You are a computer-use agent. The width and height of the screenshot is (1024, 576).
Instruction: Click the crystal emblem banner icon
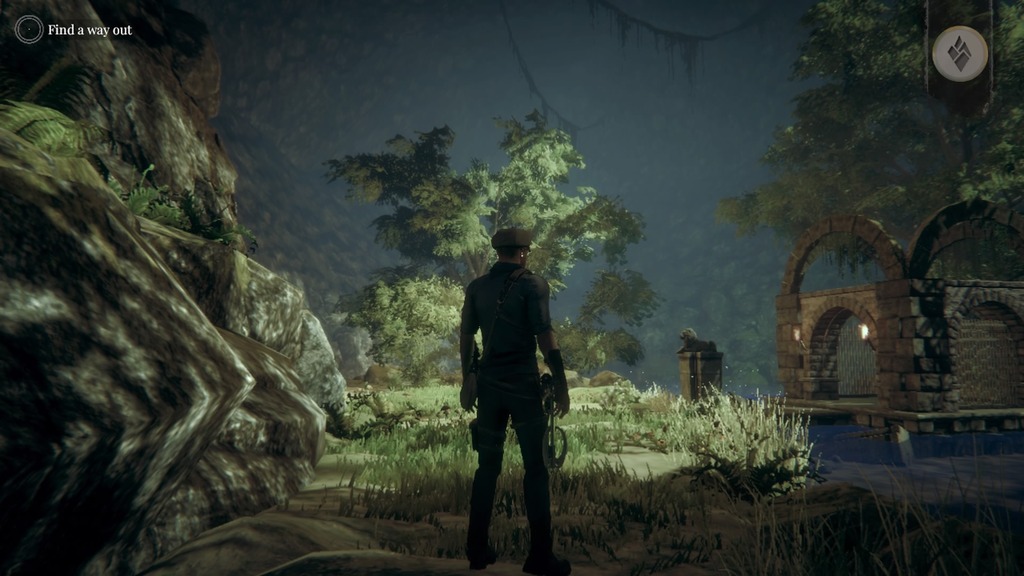click(x=959, y=53)
